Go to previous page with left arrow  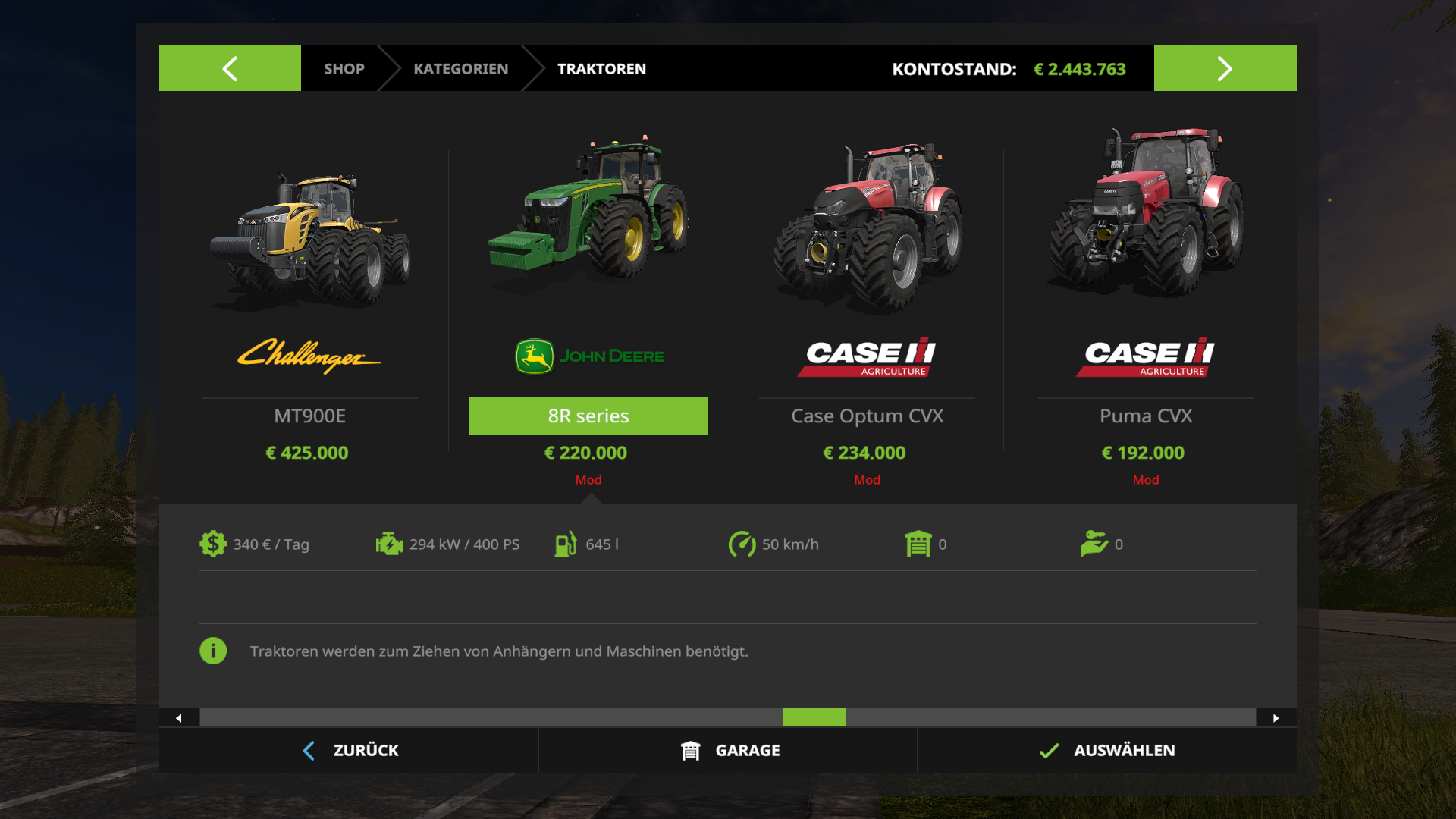[x=230, y=68]
